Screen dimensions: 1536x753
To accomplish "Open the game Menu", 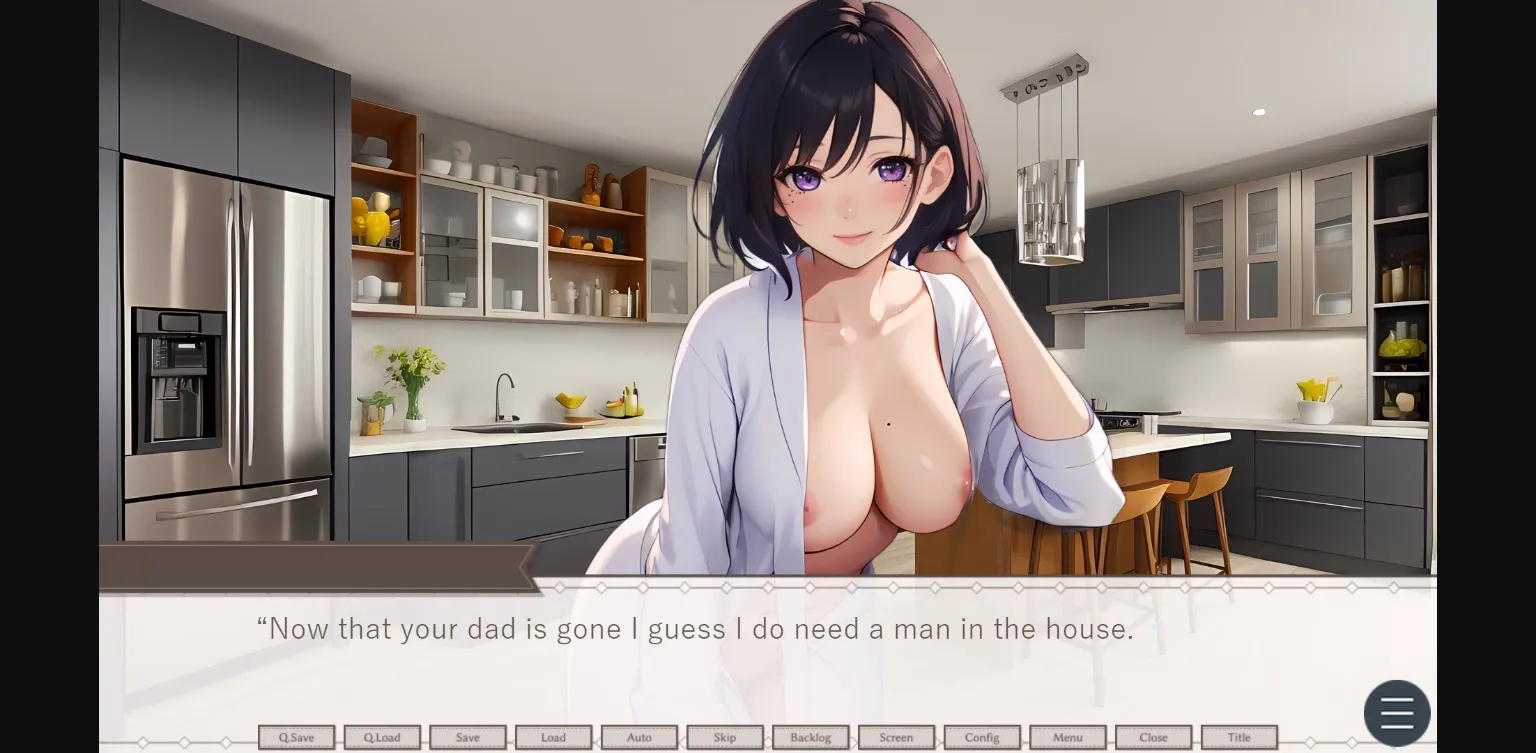I will click(1067, 737).
